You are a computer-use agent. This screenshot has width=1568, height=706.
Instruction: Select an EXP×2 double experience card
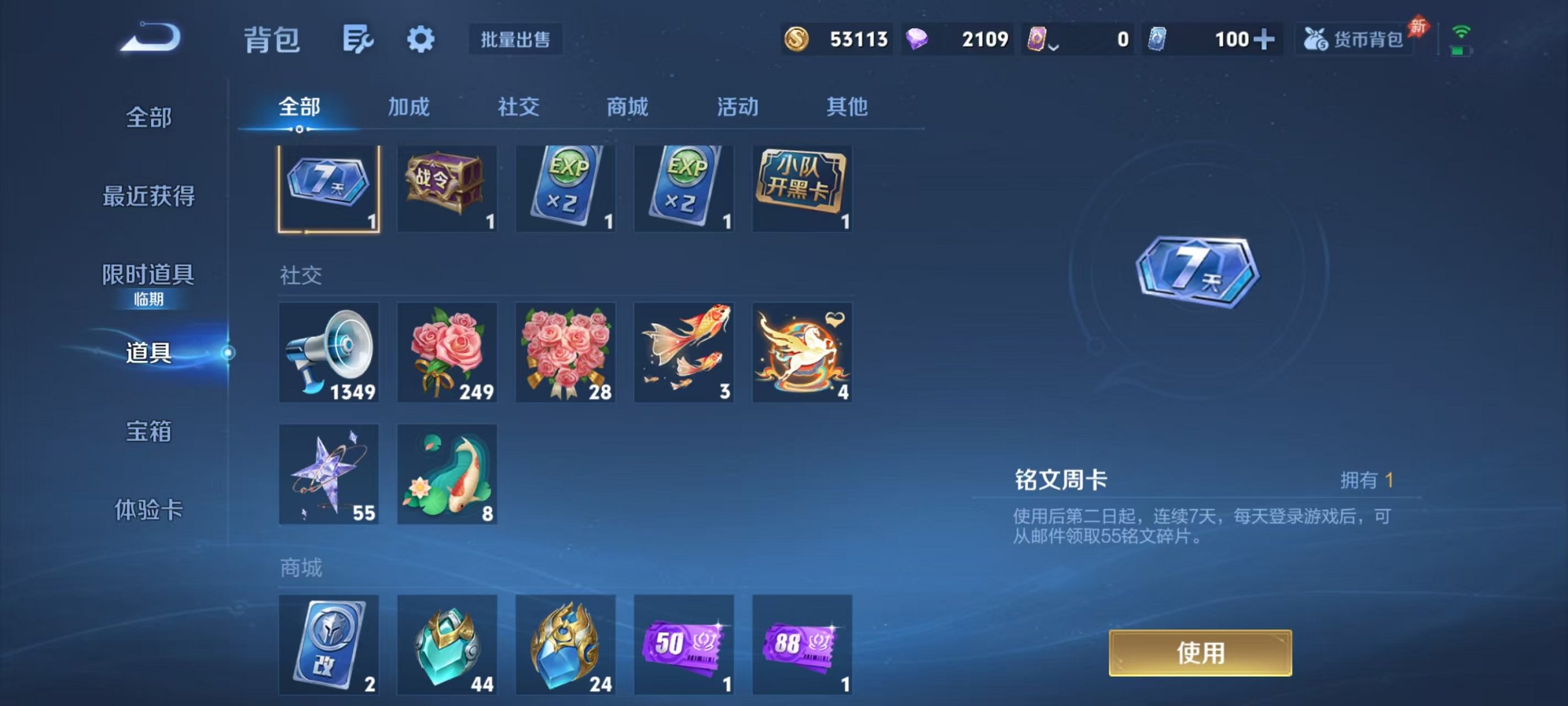coord(564,188)
